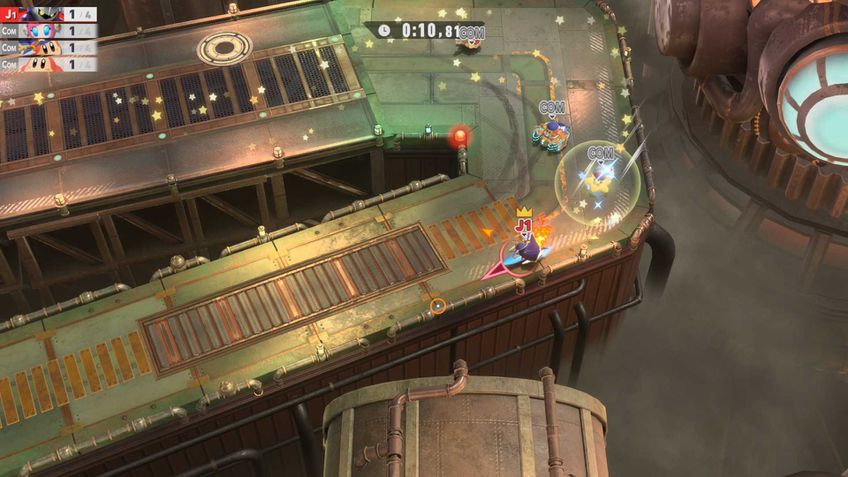The width and height of the screenshot is (848, 477).
Task: Select the J1 Meta Knight scoreboard row
Action: pyautogui.click(x=48, y=14)
